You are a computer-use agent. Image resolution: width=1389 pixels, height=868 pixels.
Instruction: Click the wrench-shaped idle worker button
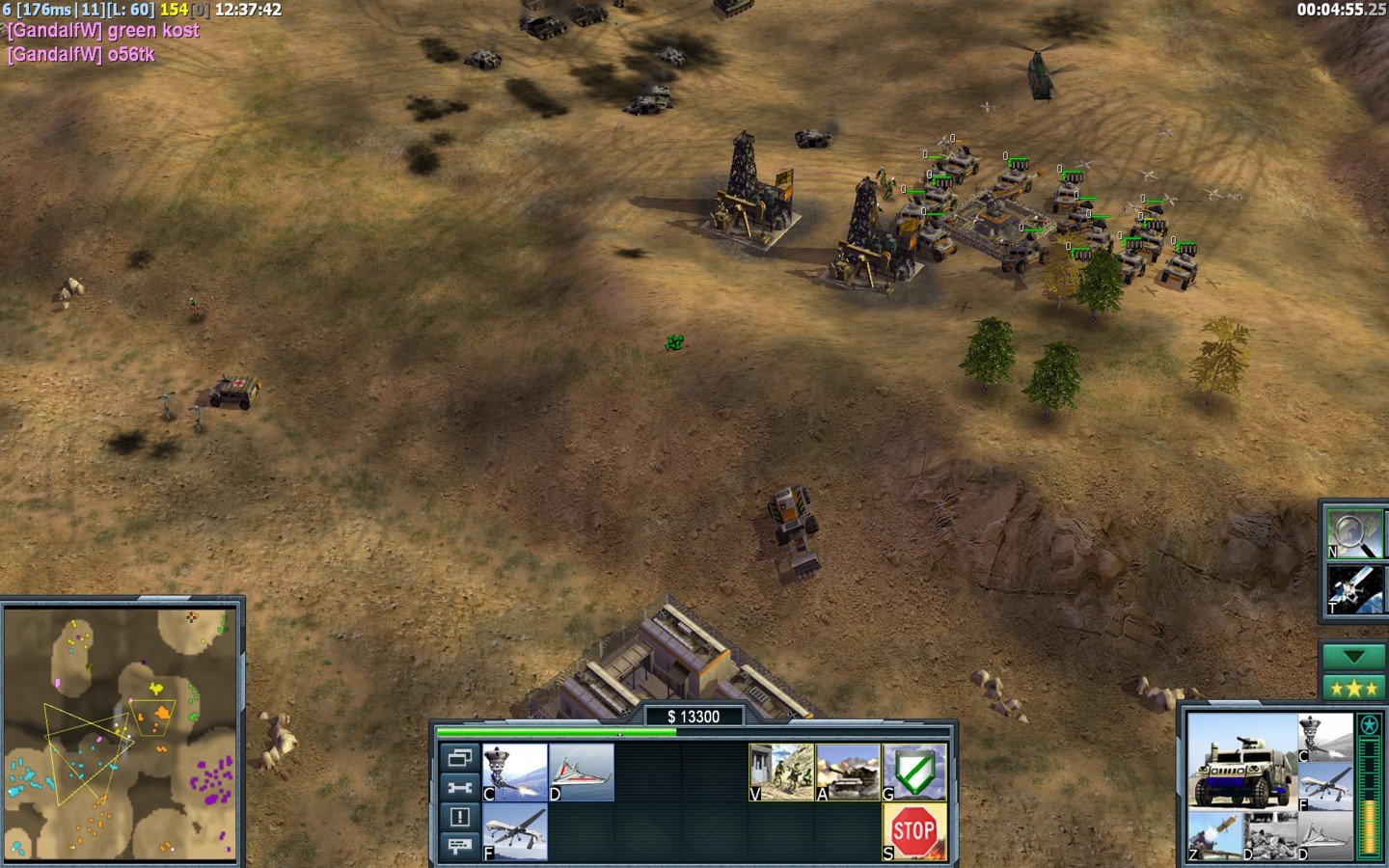[x=460, y=788]
